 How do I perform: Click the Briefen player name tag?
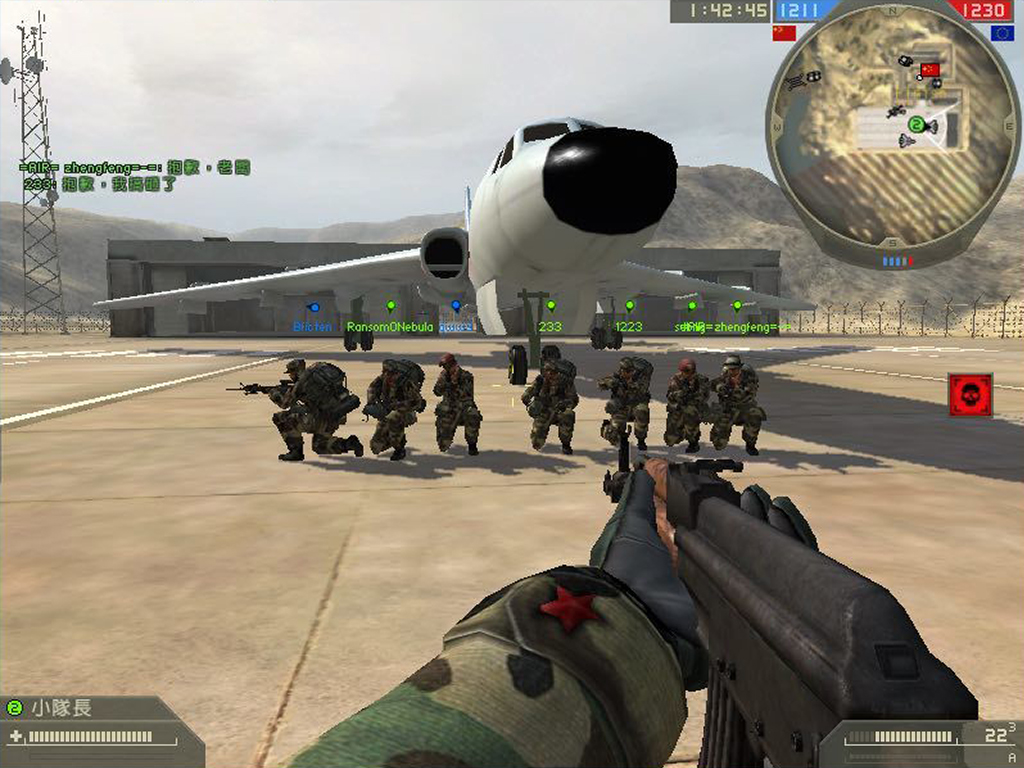coord(312,327)
